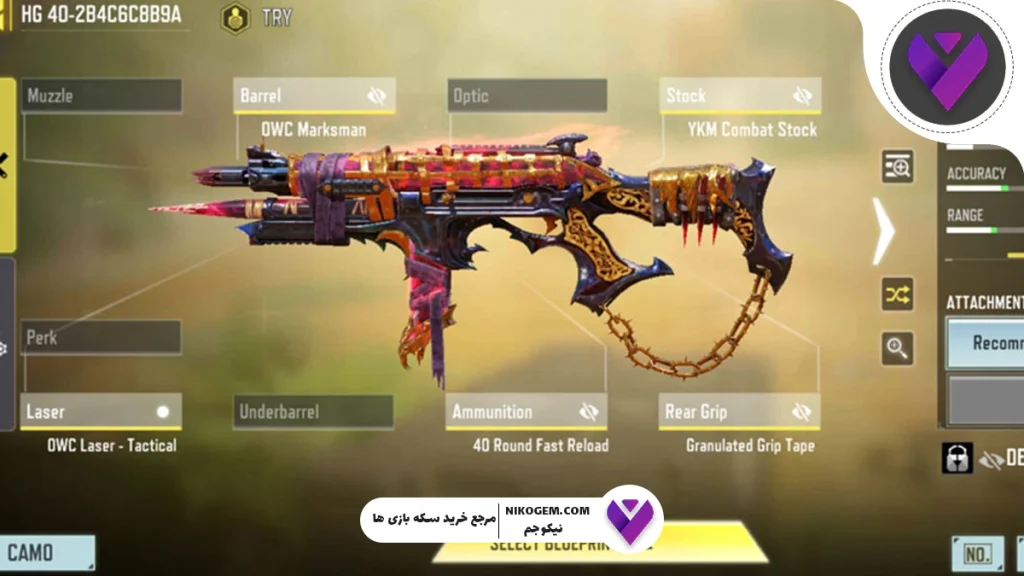The image size is (1024, 576).
Task: Open the Muzzle attachment slot
Action: (102, 96)
